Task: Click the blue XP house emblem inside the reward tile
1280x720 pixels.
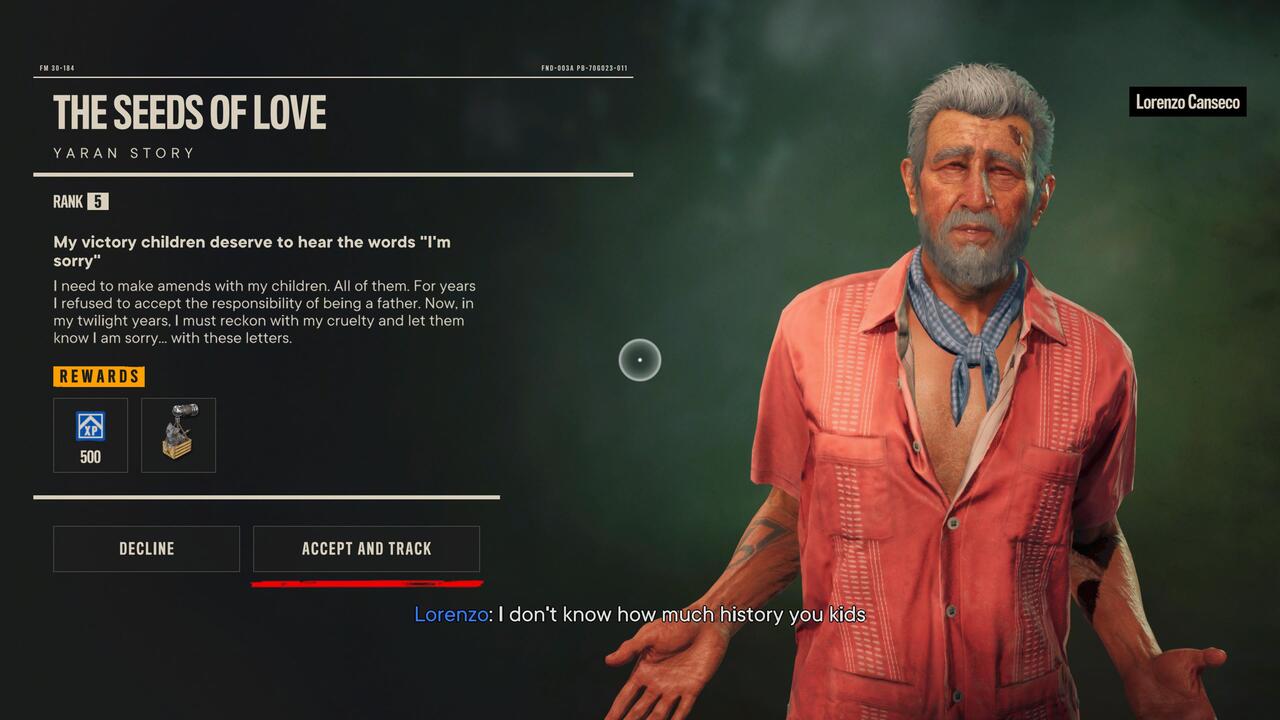Action: tap(90, 425)
